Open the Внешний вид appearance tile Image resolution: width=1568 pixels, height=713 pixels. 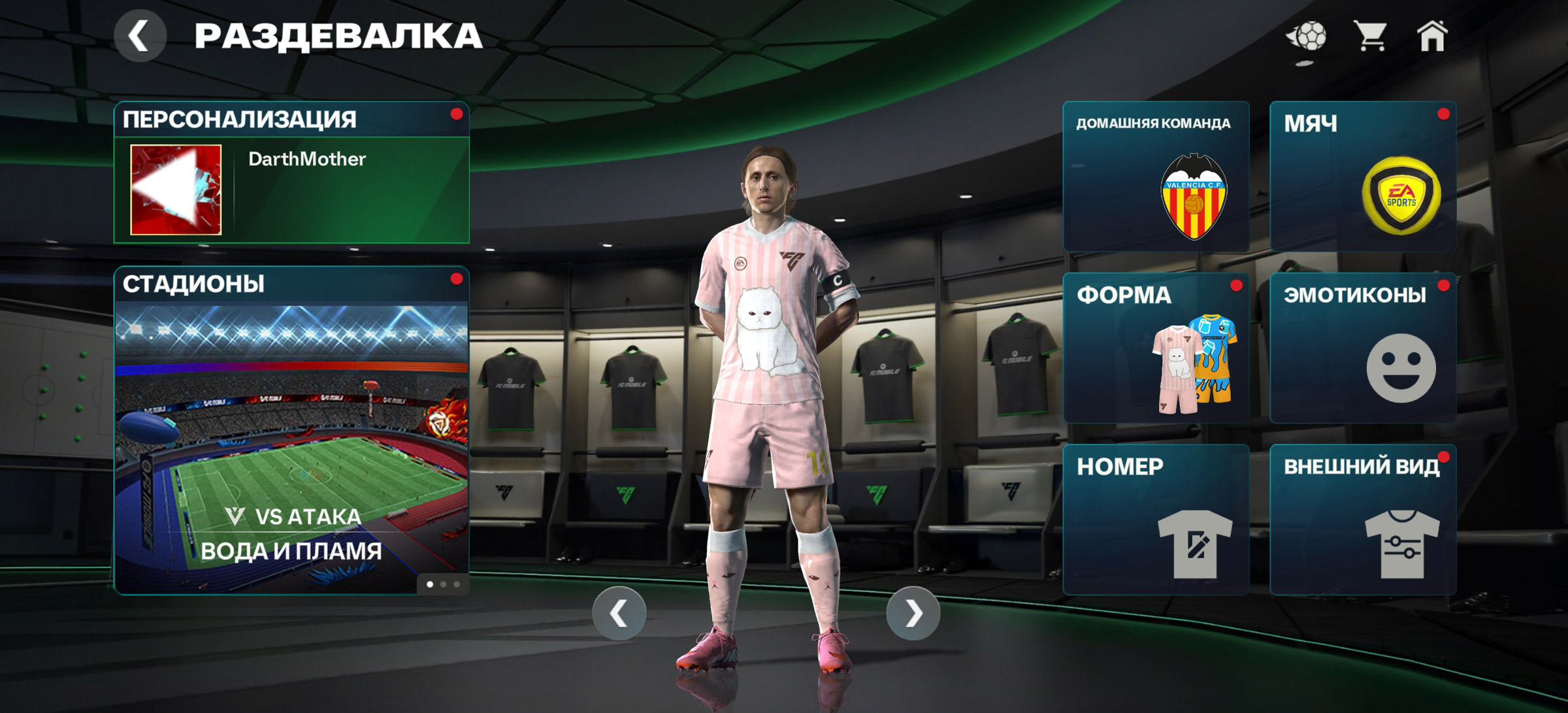(1363, 520)
